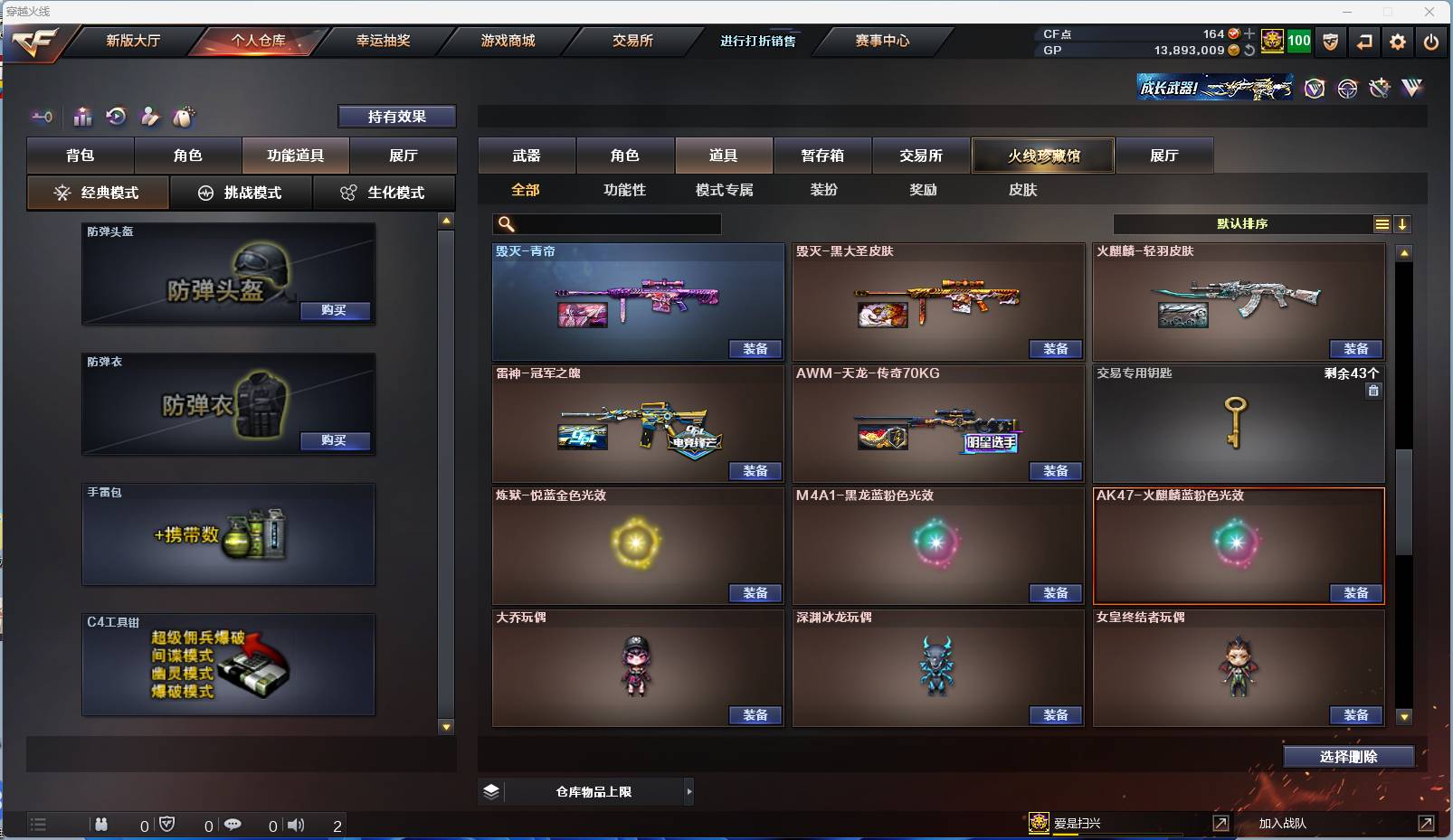Expand the 仓库物品上限 arrow
The image size is (1453, 840).
[x=691, y=791]
